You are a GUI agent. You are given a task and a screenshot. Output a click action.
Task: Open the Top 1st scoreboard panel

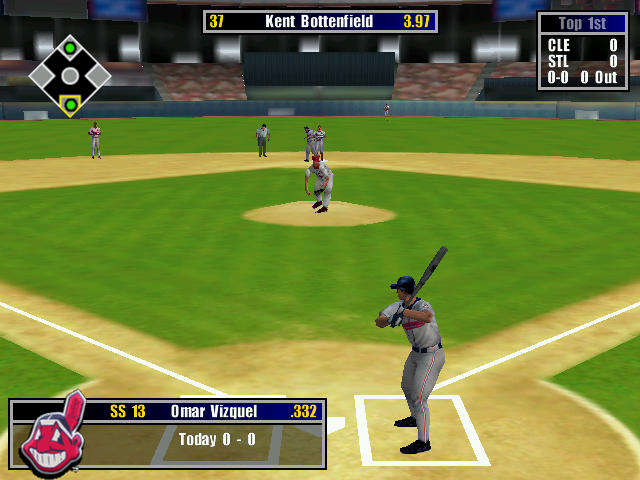point(584,51)
